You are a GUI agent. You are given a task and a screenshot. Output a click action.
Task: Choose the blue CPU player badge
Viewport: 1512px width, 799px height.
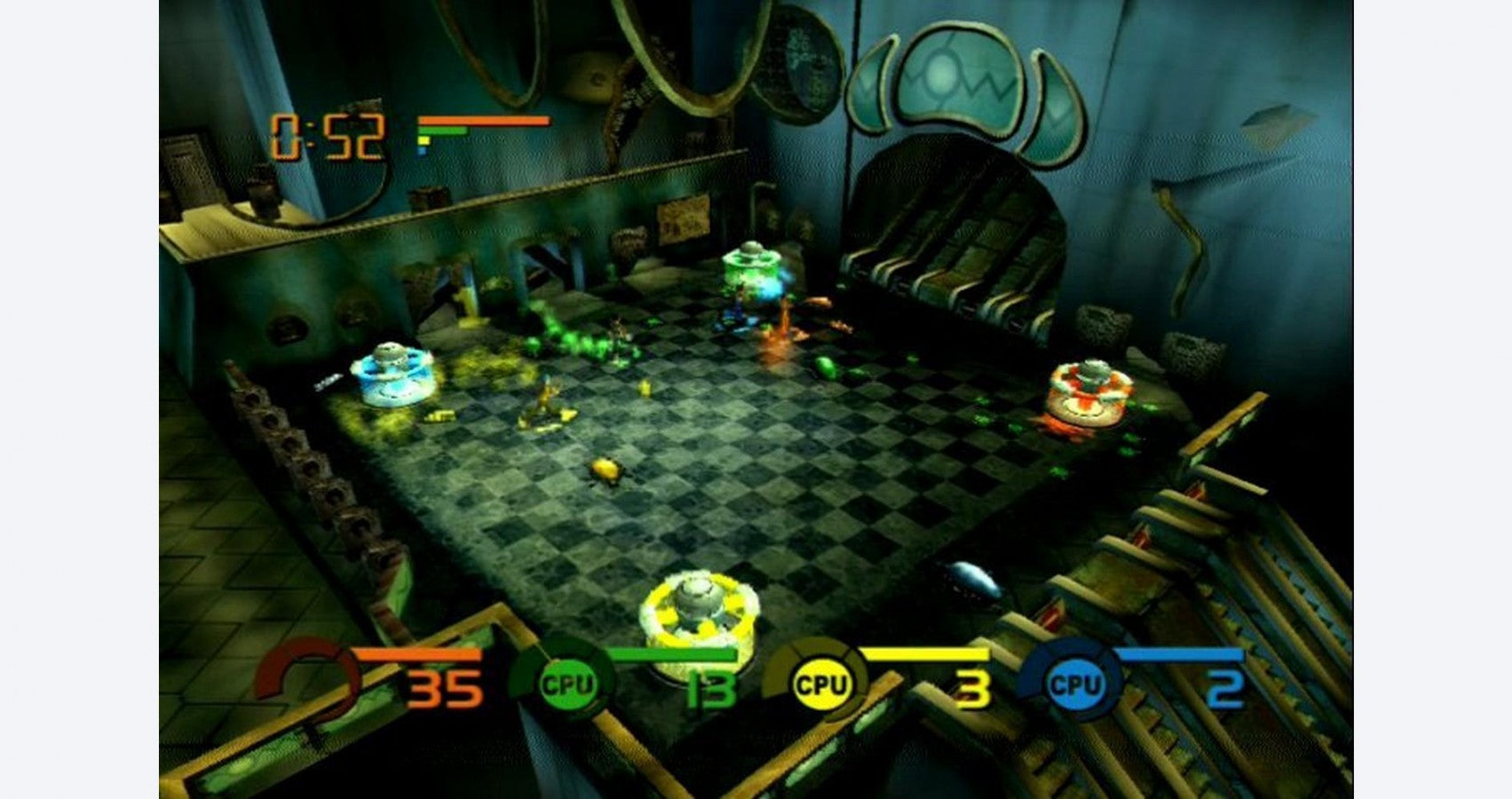[x=1074, y=684]
